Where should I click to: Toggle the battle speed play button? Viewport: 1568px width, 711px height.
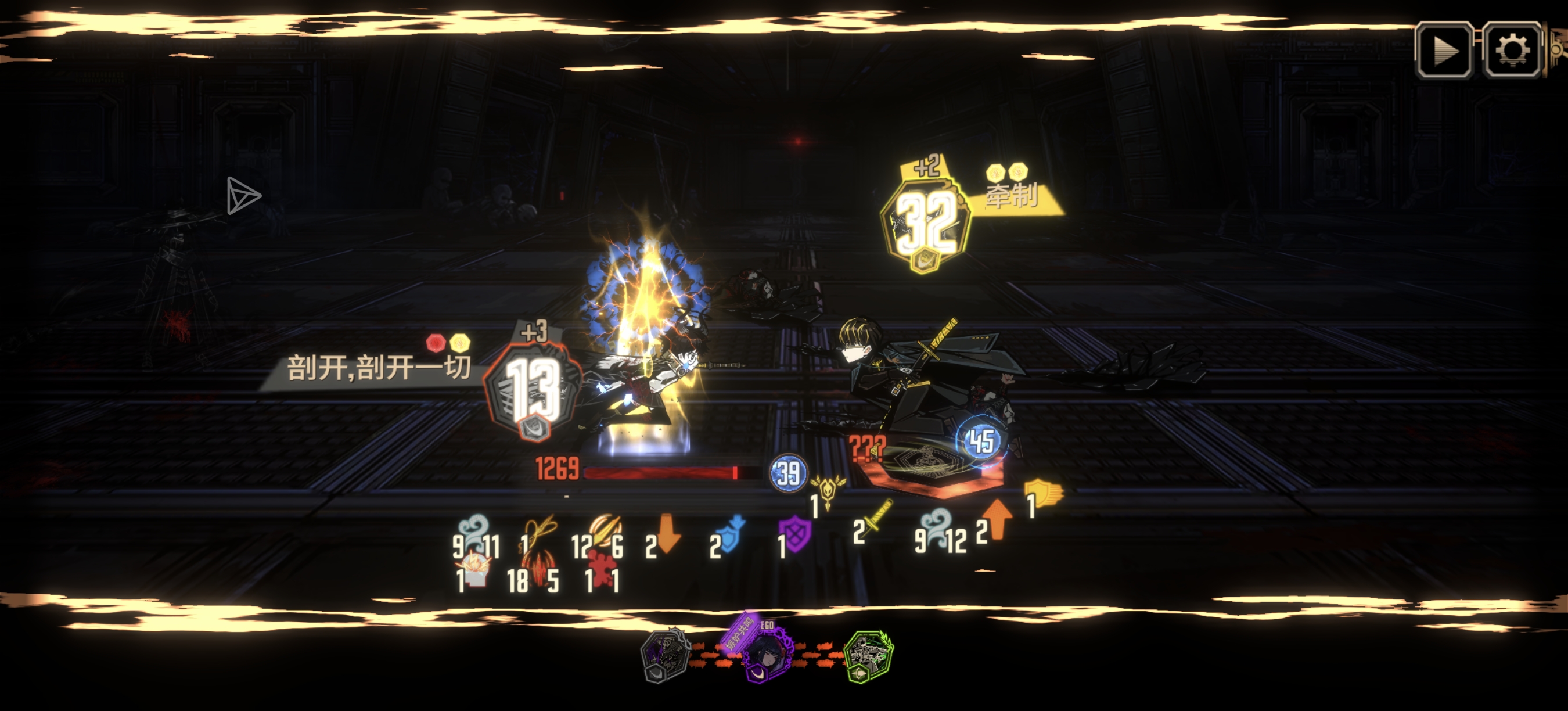point(1444,50)
